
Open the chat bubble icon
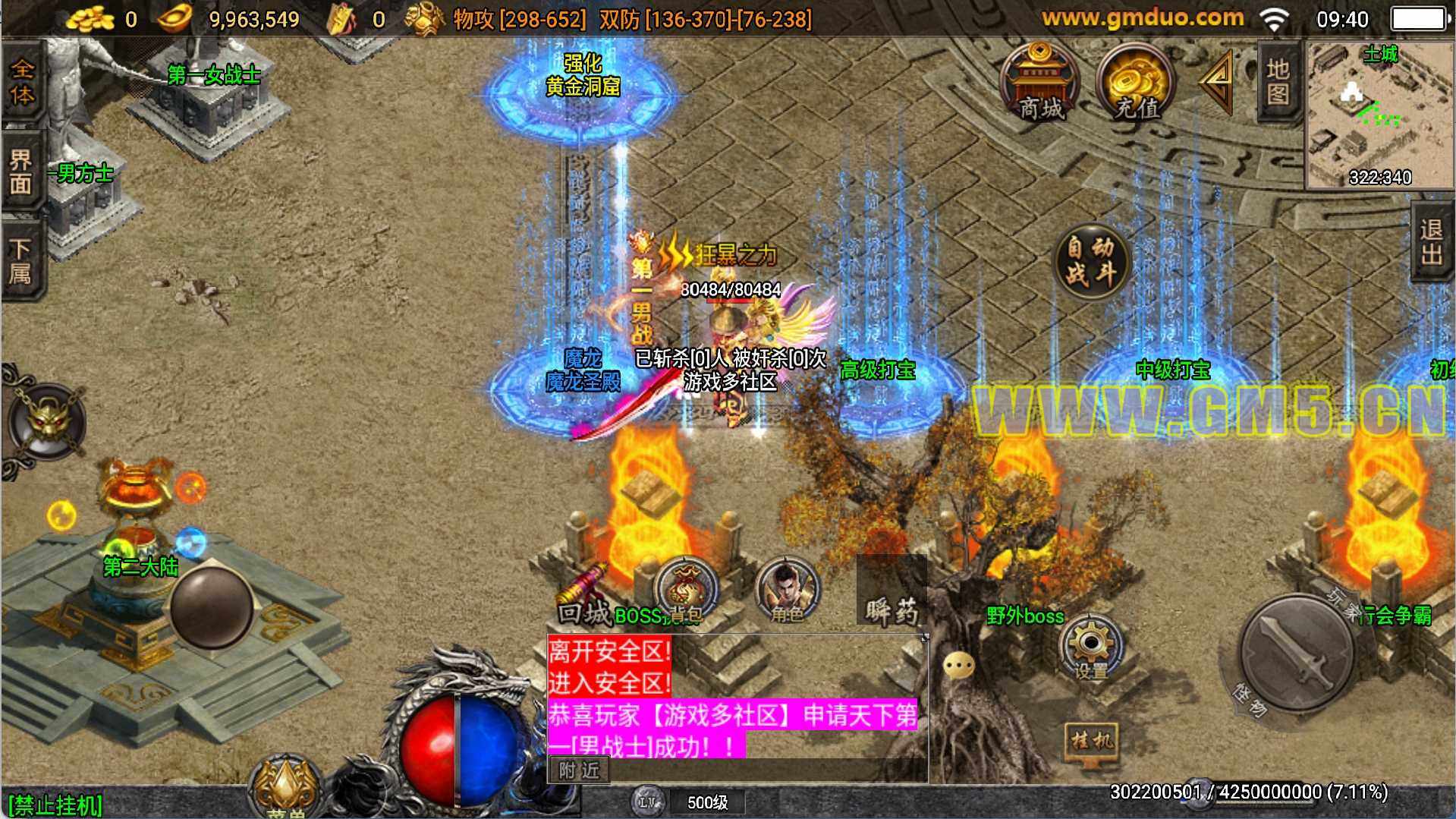coord(958,666)
